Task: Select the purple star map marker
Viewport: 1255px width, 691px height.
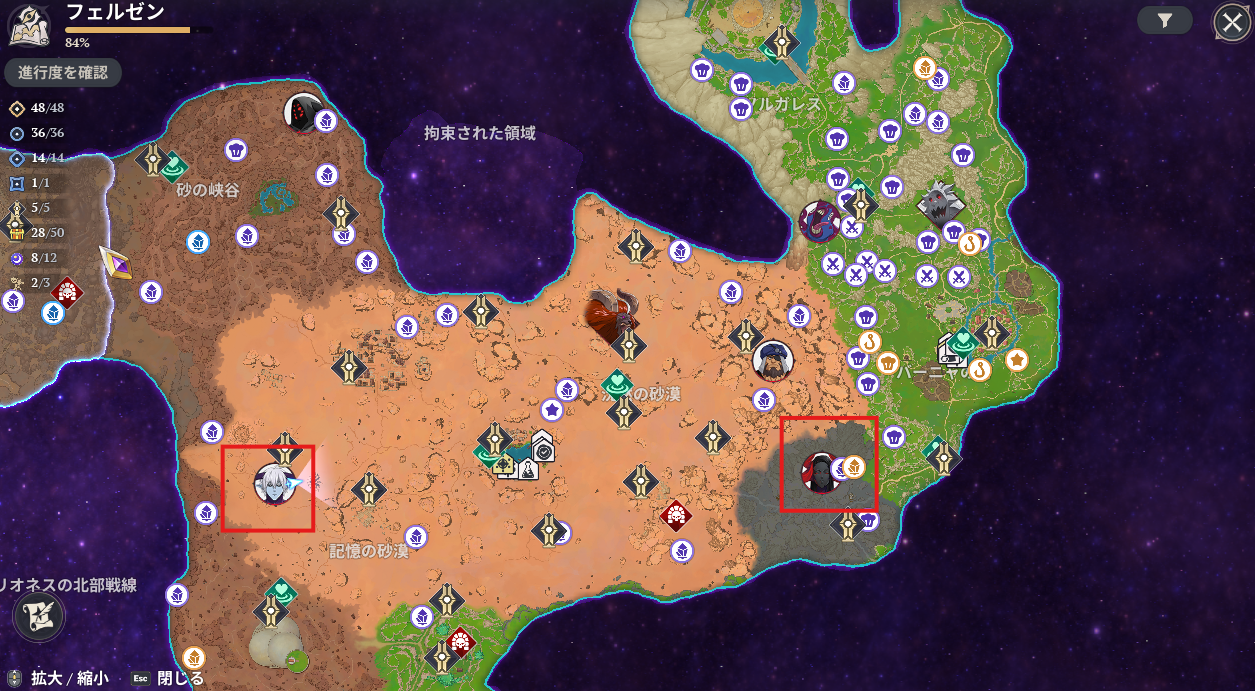Action: pyautogui.click(x=551, y=409)
